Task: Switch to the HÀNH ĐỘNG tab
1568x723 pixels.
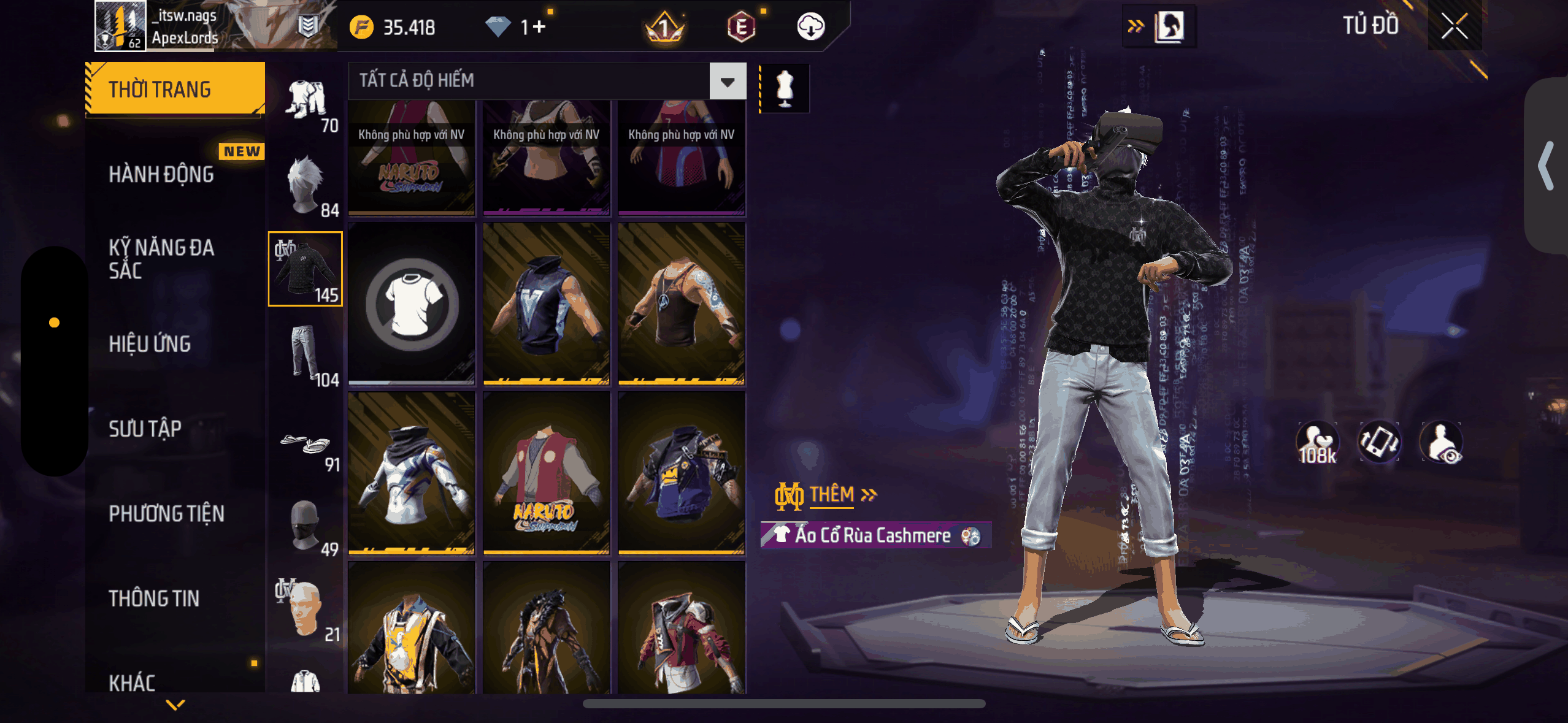Action: pos(161,175)
